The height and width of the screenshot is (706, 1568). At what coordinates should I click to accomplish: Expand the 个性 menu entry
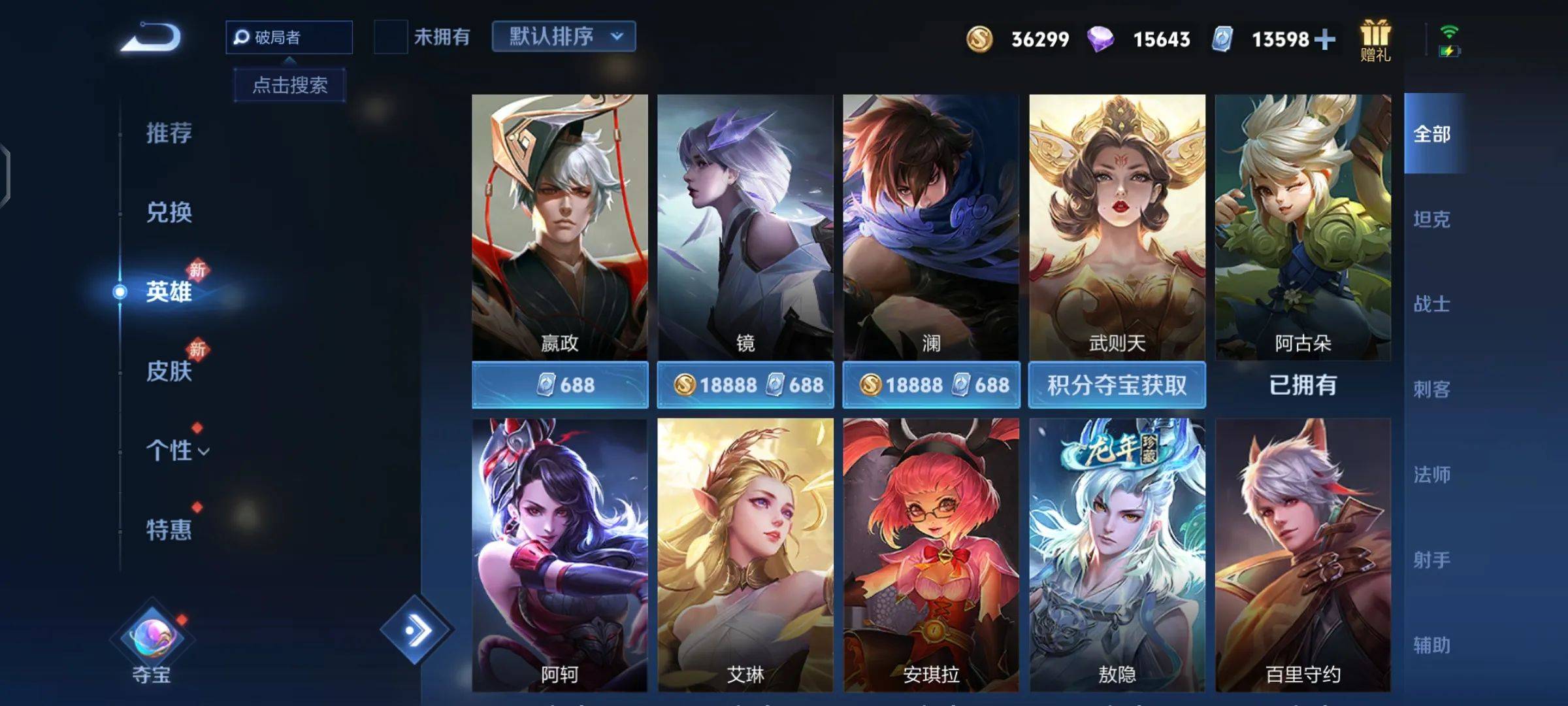(176, 450)
